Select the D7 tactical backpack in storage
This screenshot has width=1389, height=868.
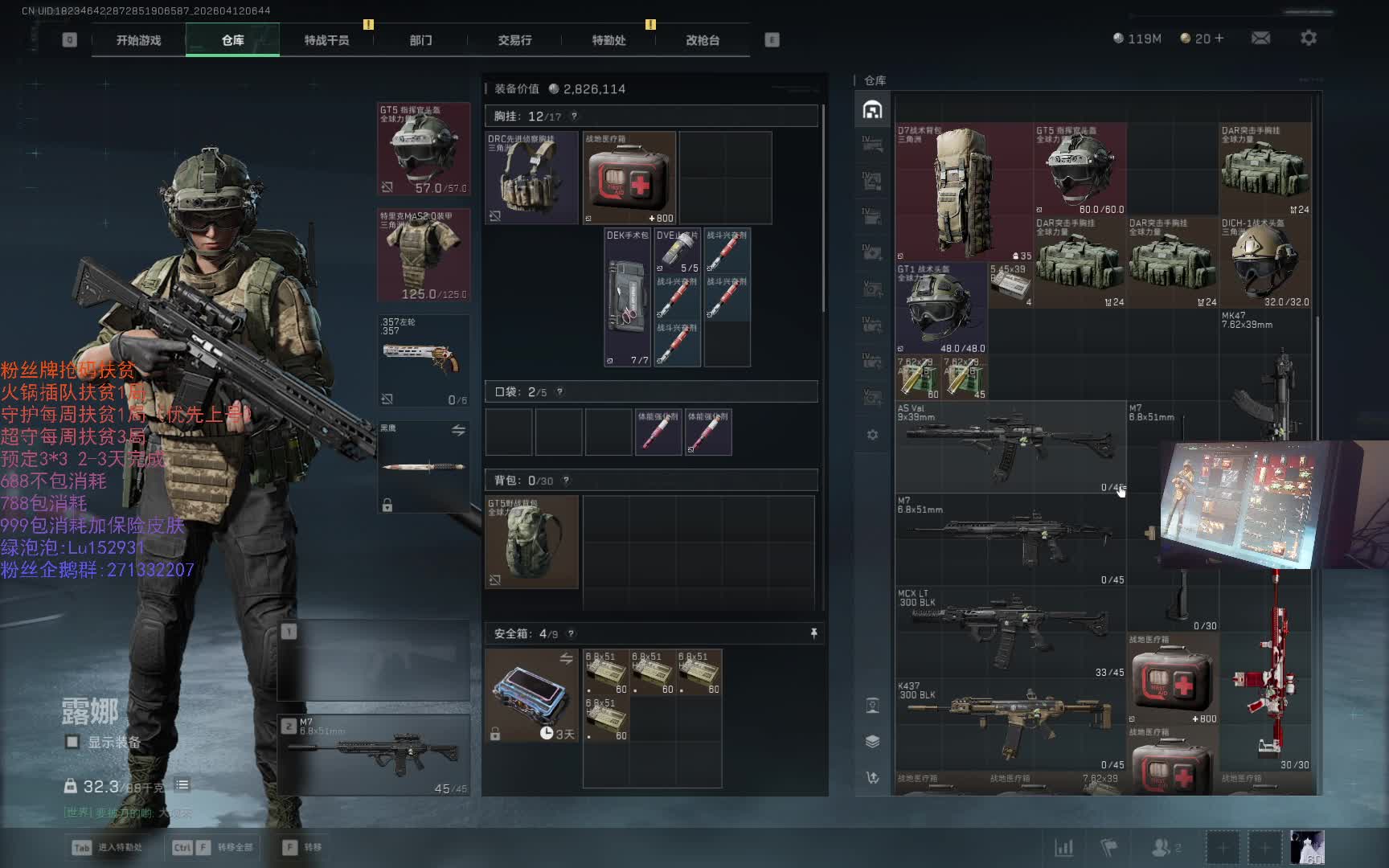click(964, 191)
